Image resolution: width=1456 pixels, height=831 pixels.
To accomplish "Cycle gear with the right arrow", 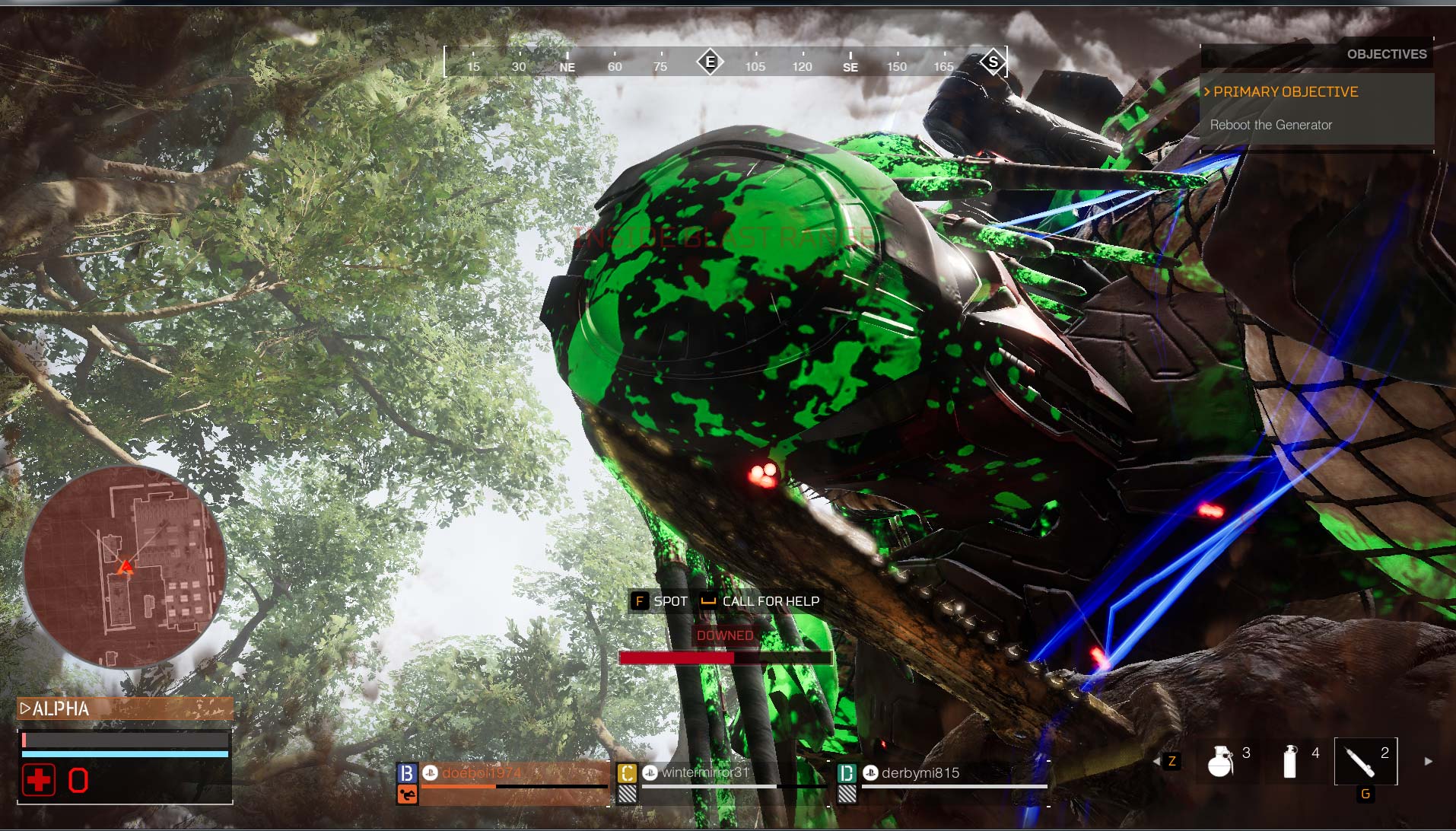I will point(1429,761).
